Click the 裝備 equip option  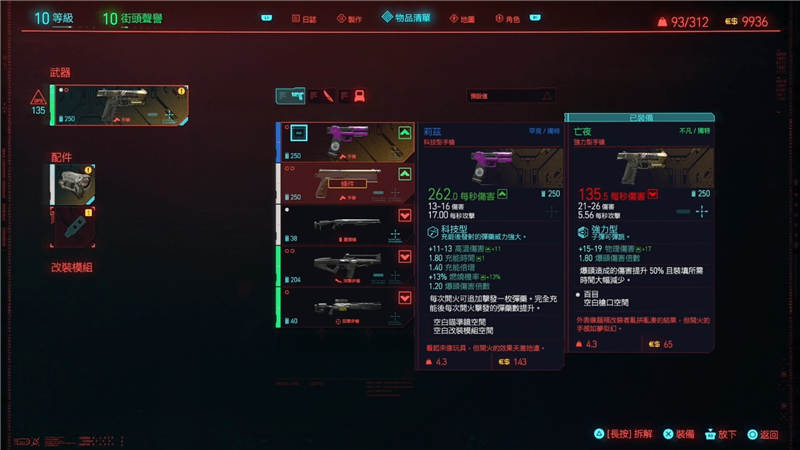point(683,434)
